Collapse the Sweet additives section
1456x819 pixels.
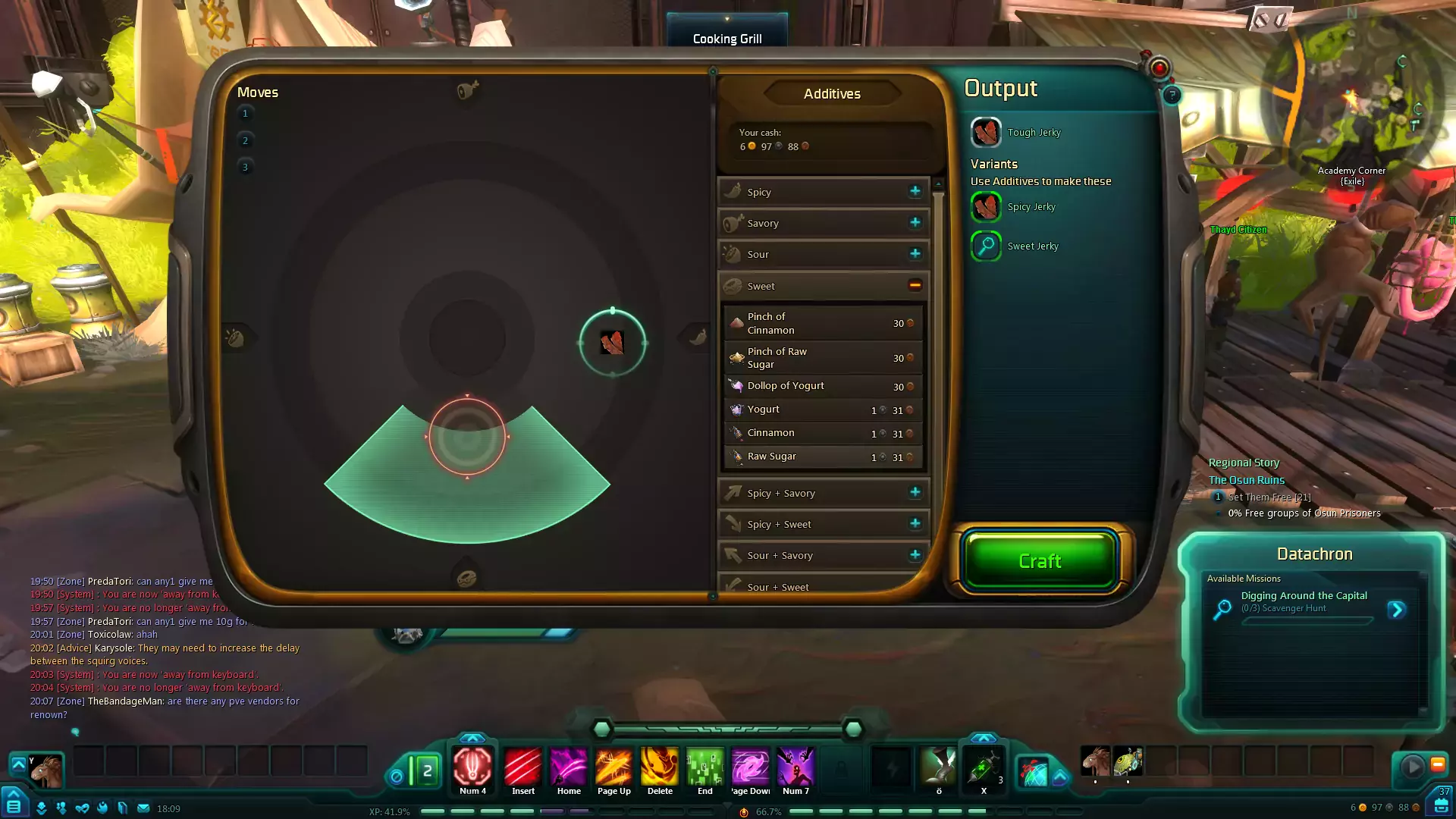(x=915, y=285)
